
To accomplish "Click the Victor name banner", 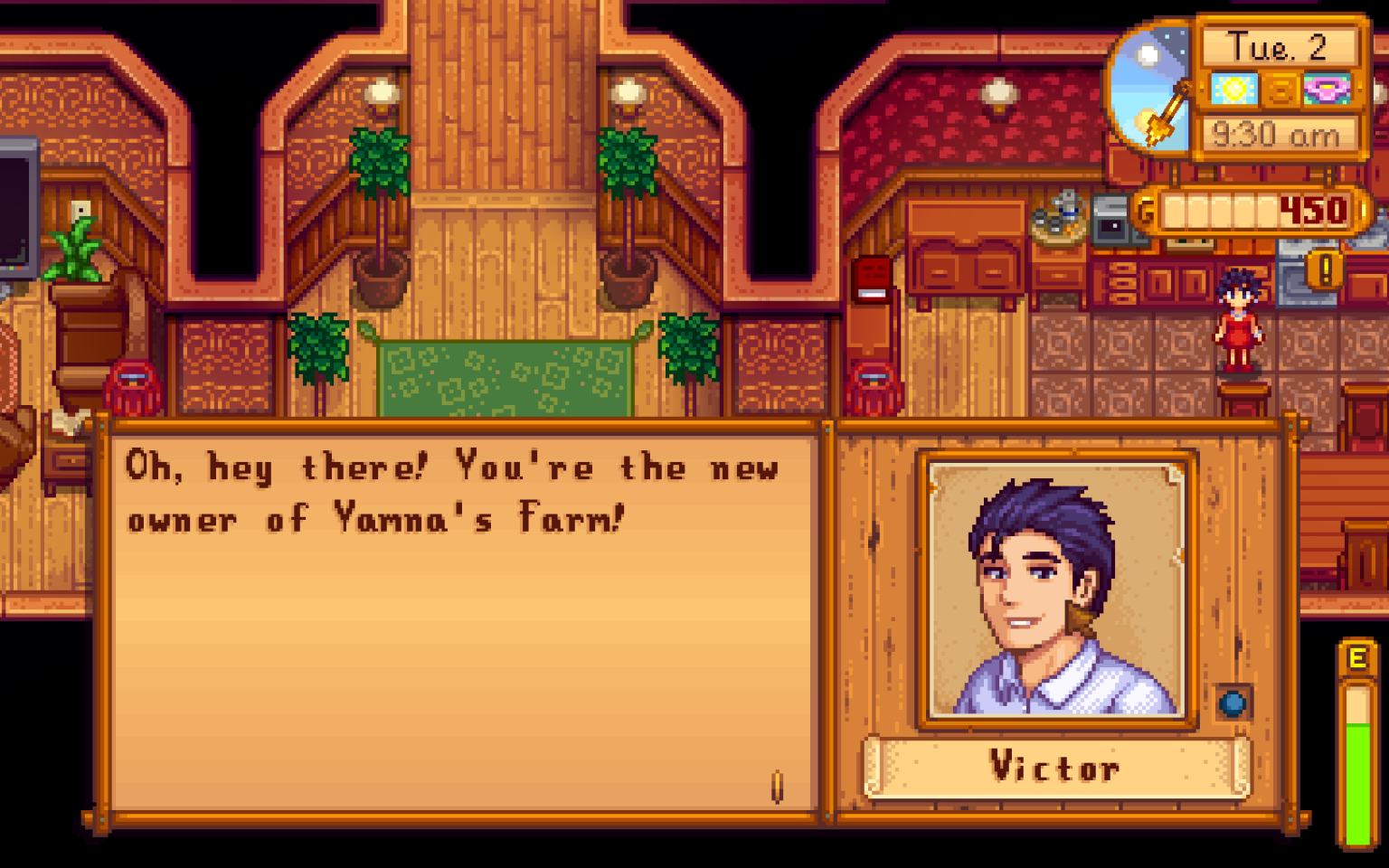I will tap(1054, 769).
